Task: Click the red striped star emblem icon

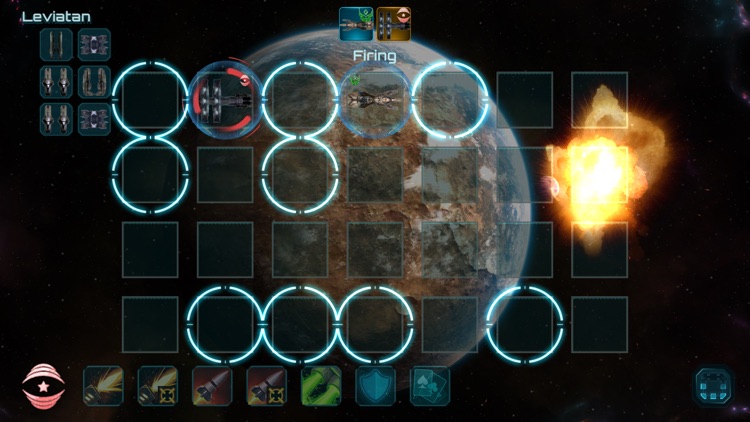Action: 42,385
